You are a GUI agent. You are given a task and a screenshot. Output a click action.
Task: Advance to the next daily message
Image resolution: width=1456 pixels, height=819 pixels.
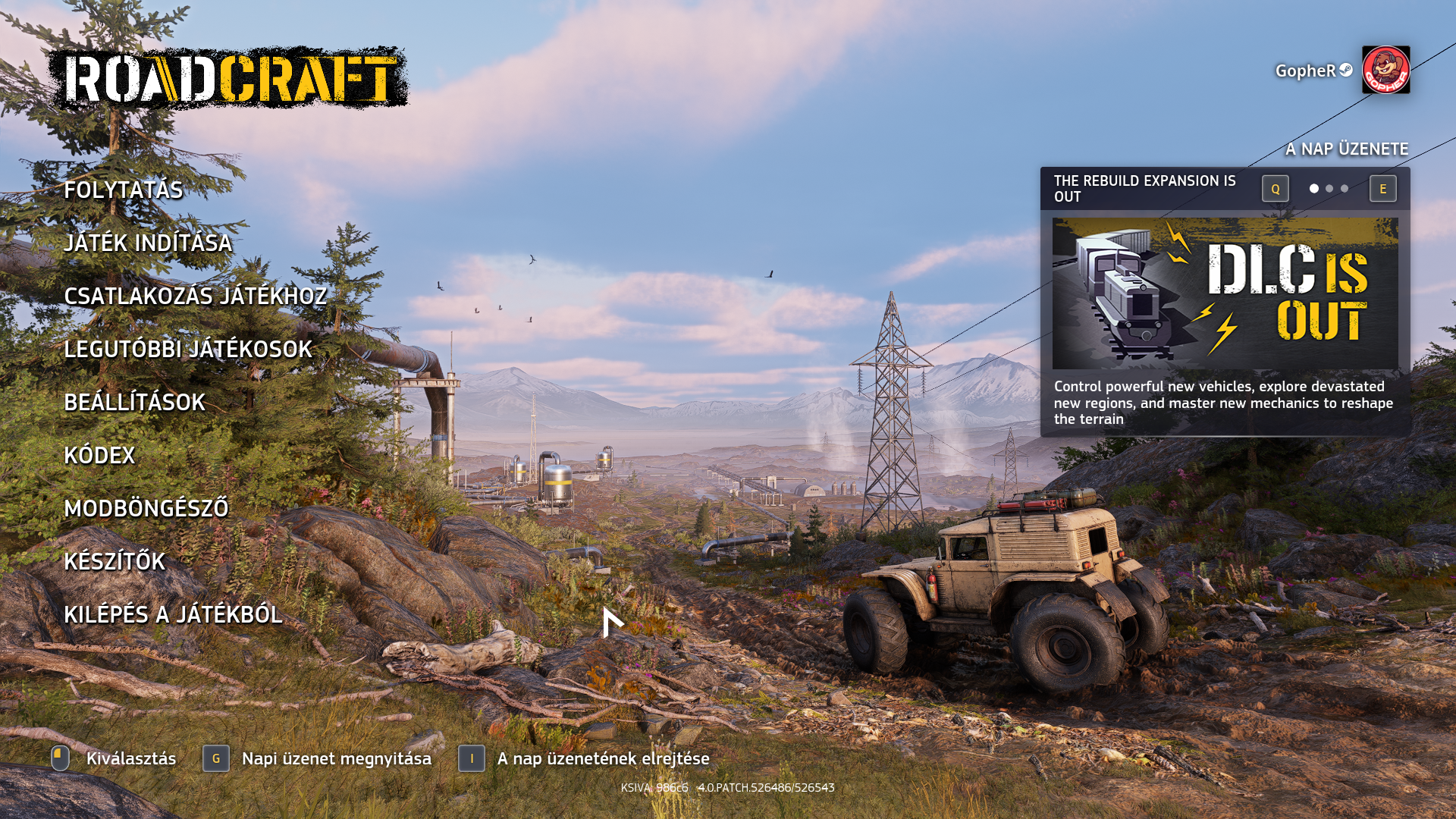click(1382, 189)
